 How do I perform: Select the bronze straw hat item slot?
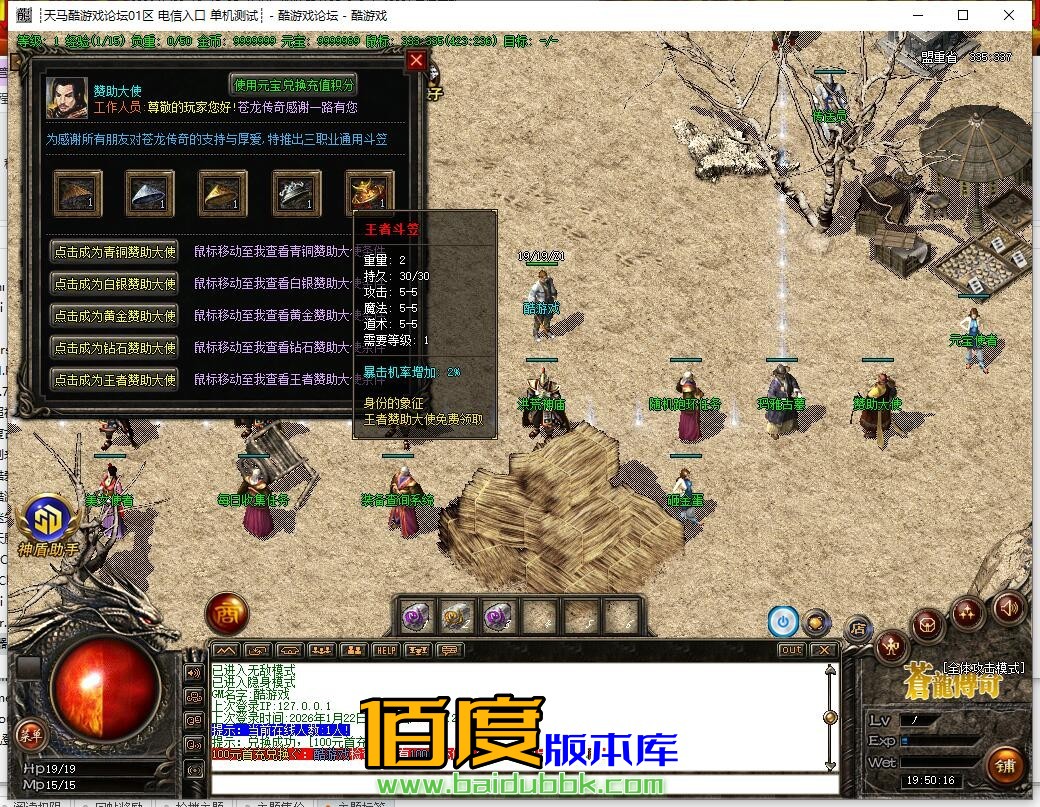pos(78,193)
